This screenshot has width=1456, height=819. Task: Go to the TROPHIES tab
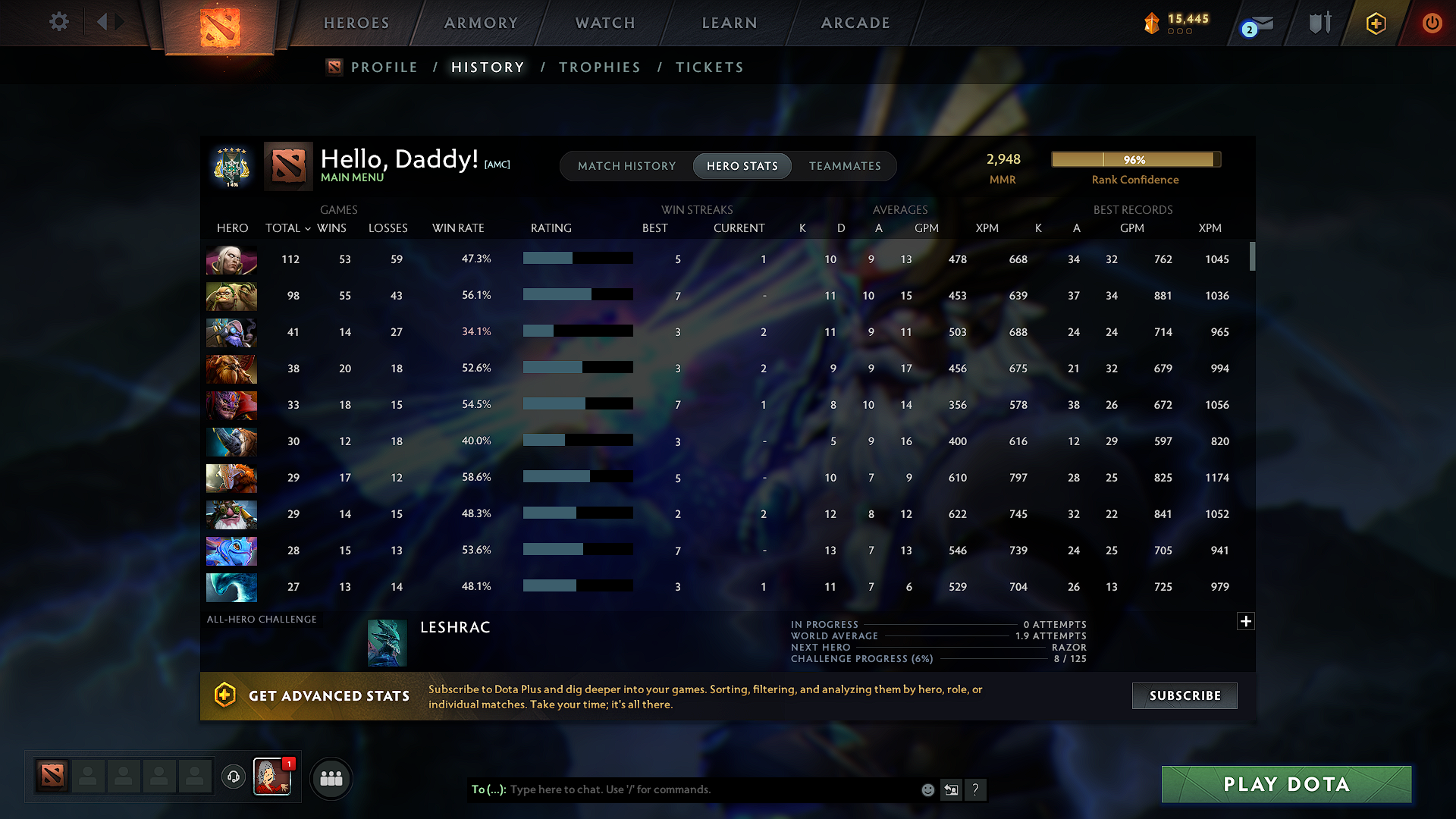point(599,67)
